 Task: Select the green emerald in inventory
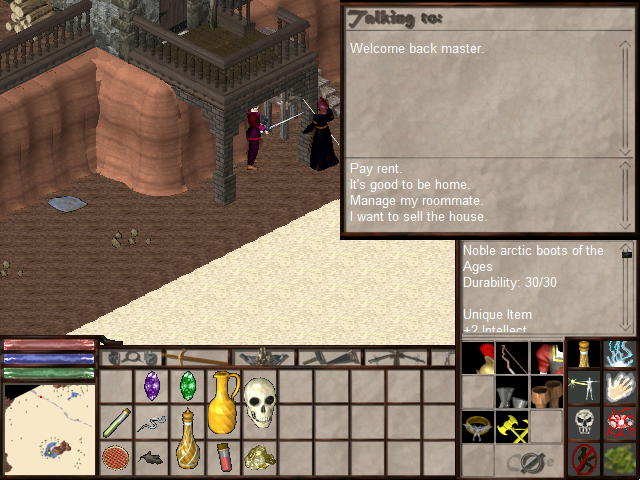click(187, 385)
